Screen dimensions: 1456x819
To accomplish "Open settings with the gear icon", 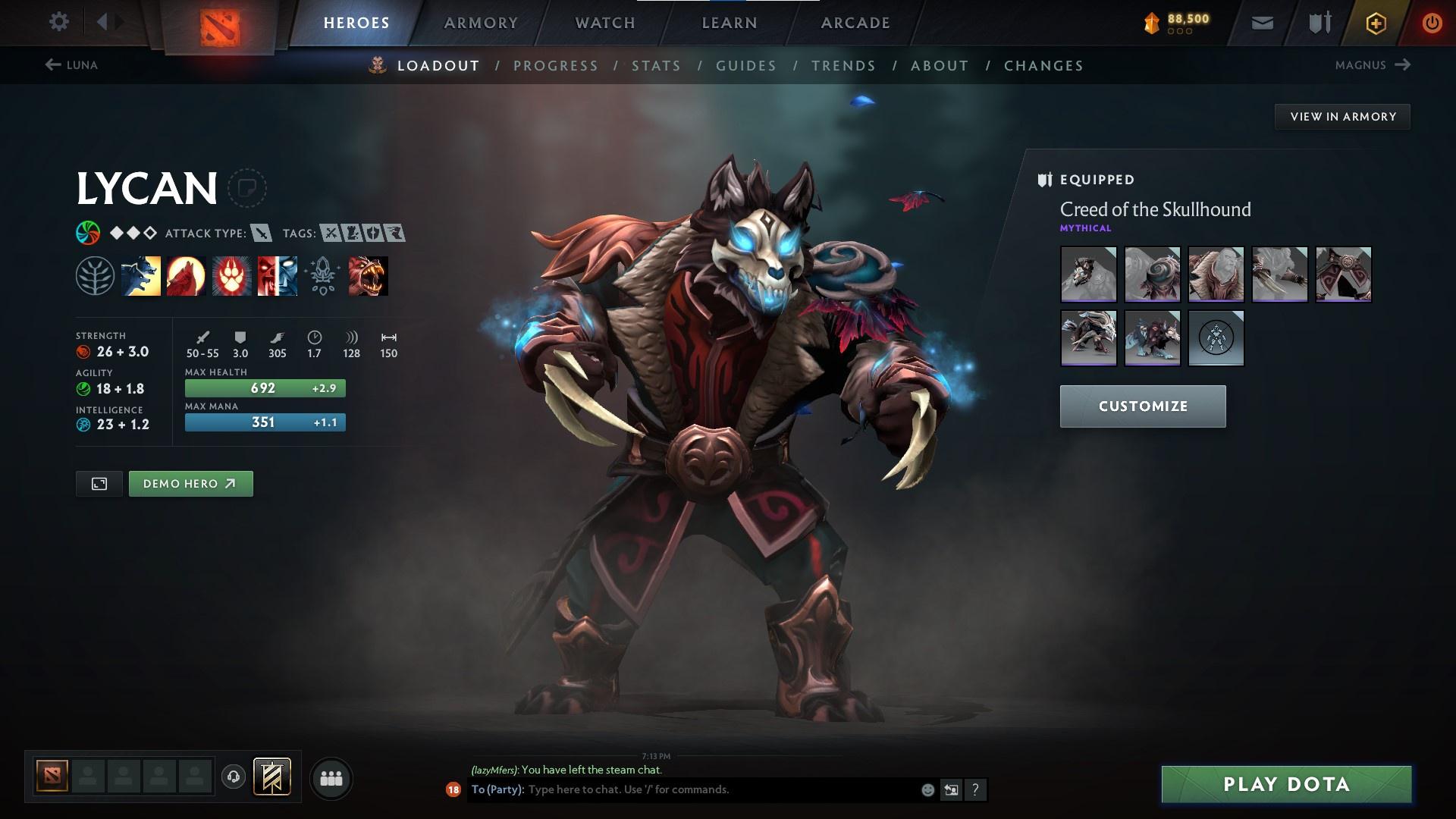I will (59, 22).
